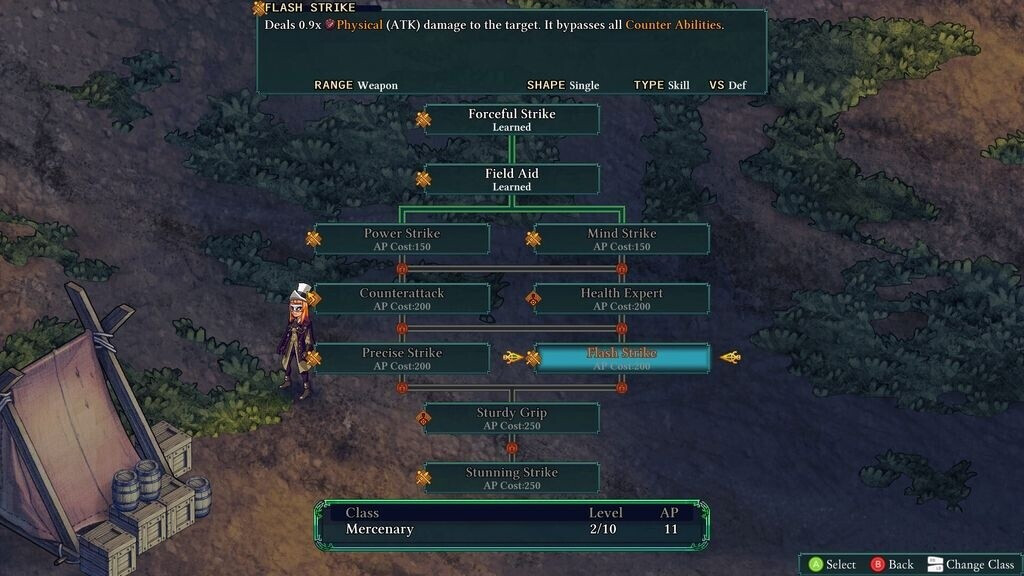Select the Counterattack ability node
1024x576 pixels.
click(402, 298)
